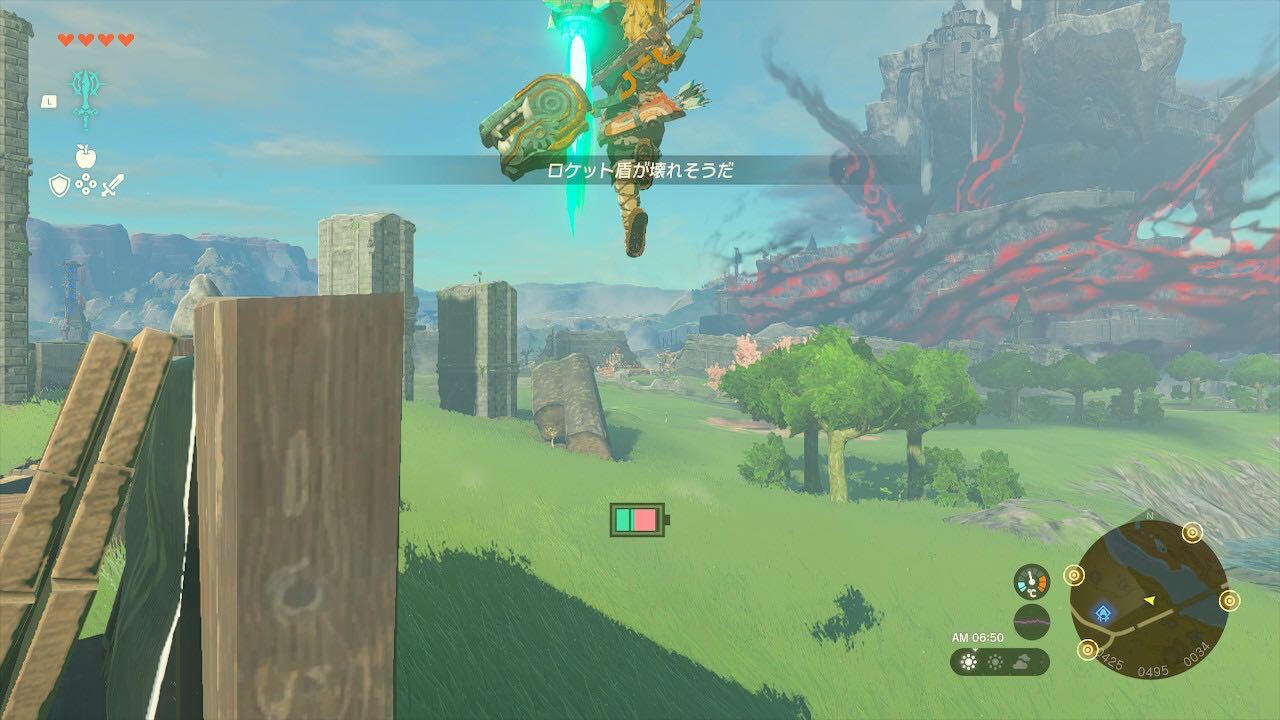The width and height of the screenshot is (1280, 720).
Task: Click the North marker on the minimap compass
Action: click(1148, 516)
